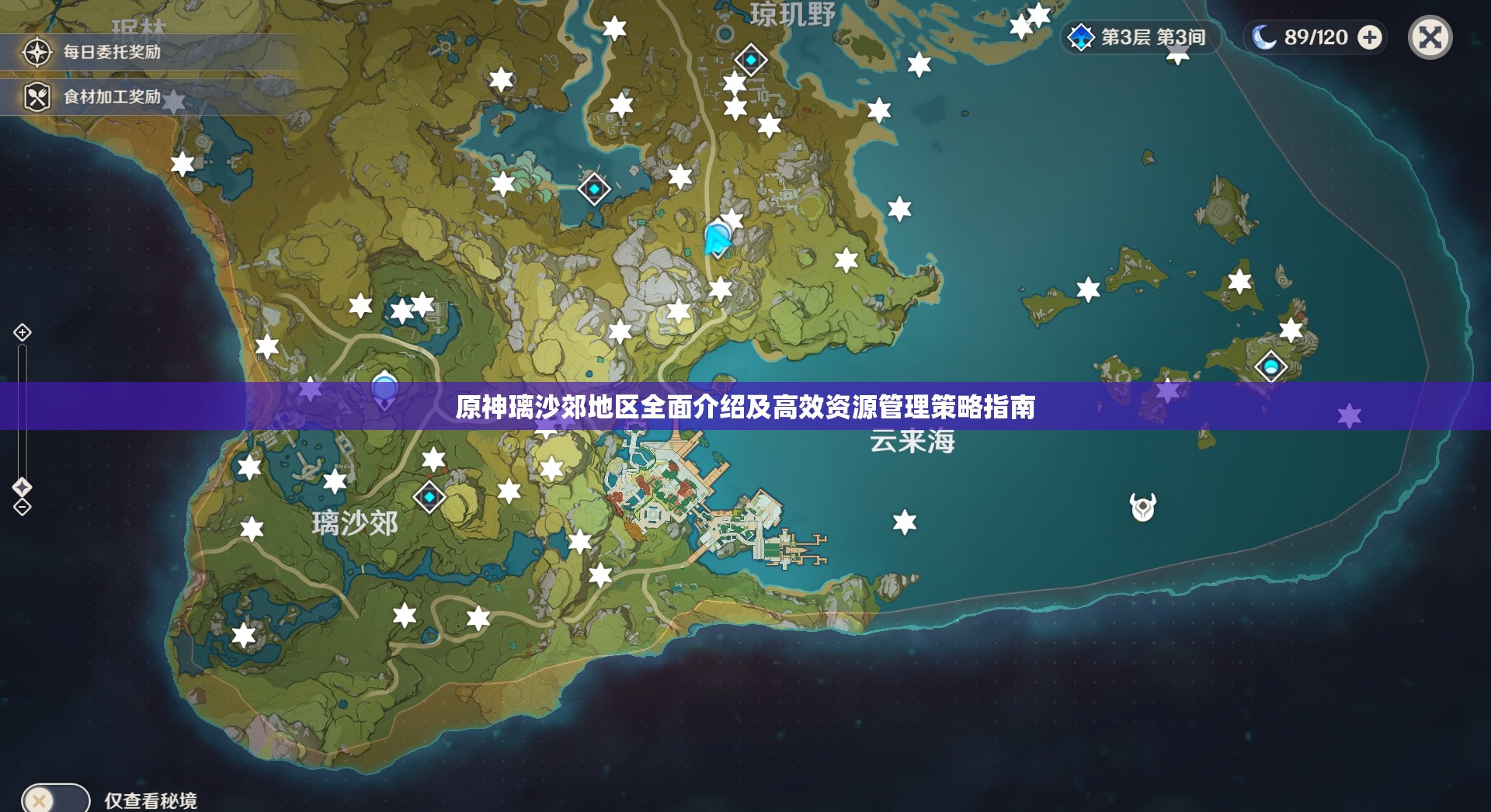The width and height of the screenshot is (1491, 812).
Task: Zoom out using the minus diamond below the zoom bar
Action: (x=21, y=507)
